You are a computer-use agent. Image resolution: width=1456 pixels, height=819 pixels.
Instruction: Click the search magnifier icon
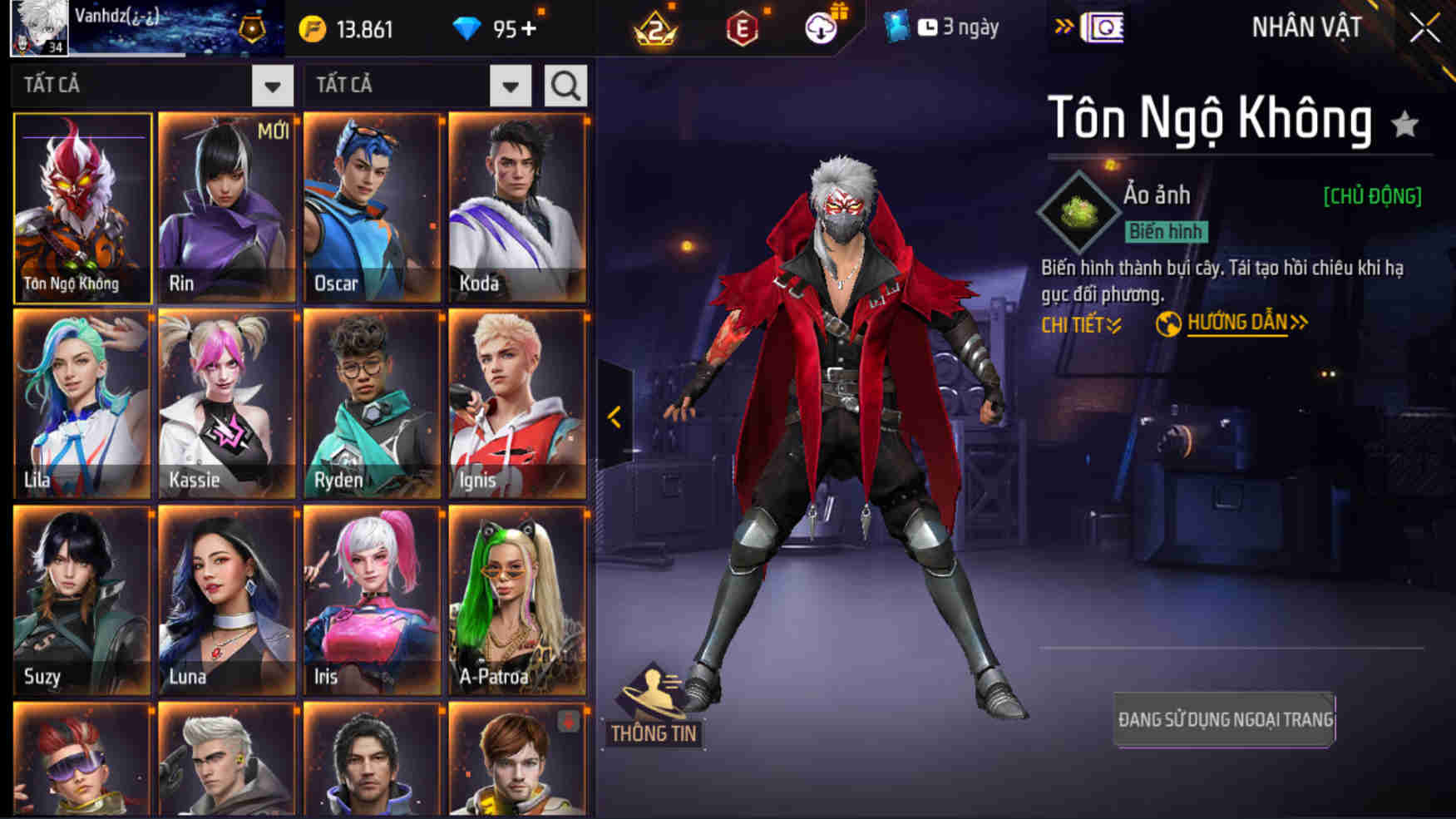566,84
